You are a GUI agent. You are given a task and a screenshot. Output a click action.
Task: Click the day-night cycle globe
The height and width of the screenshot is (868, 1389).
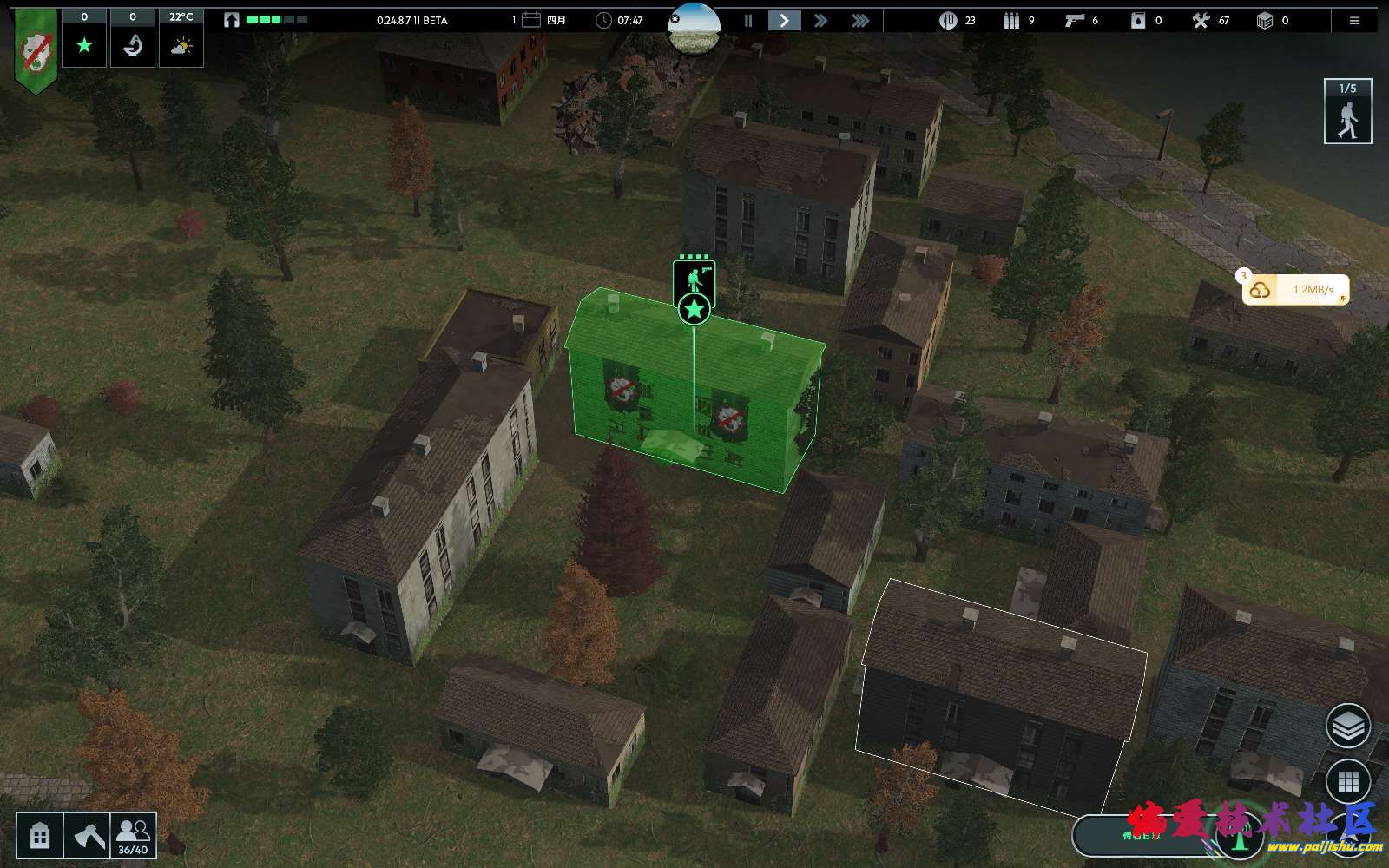pos(694,26)
